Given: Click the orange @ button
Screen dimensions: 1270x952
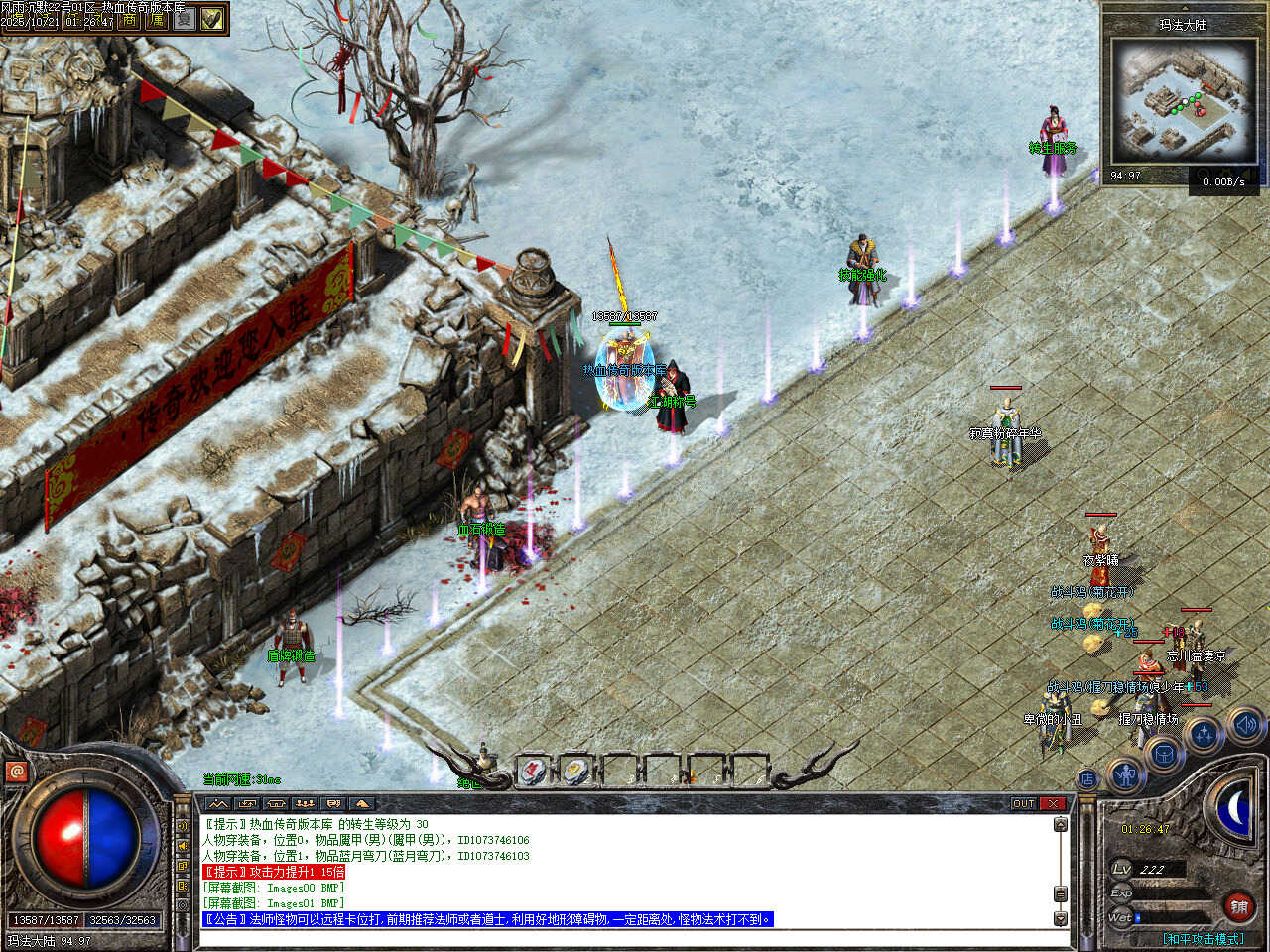Looking at the screenshot, I should tap(17, 771).
